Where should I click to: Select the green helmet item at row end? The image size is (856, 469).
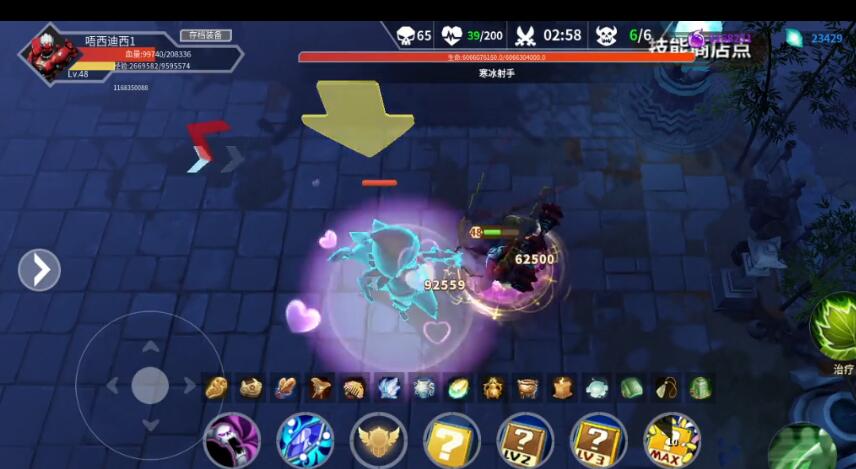pos(700,388)
